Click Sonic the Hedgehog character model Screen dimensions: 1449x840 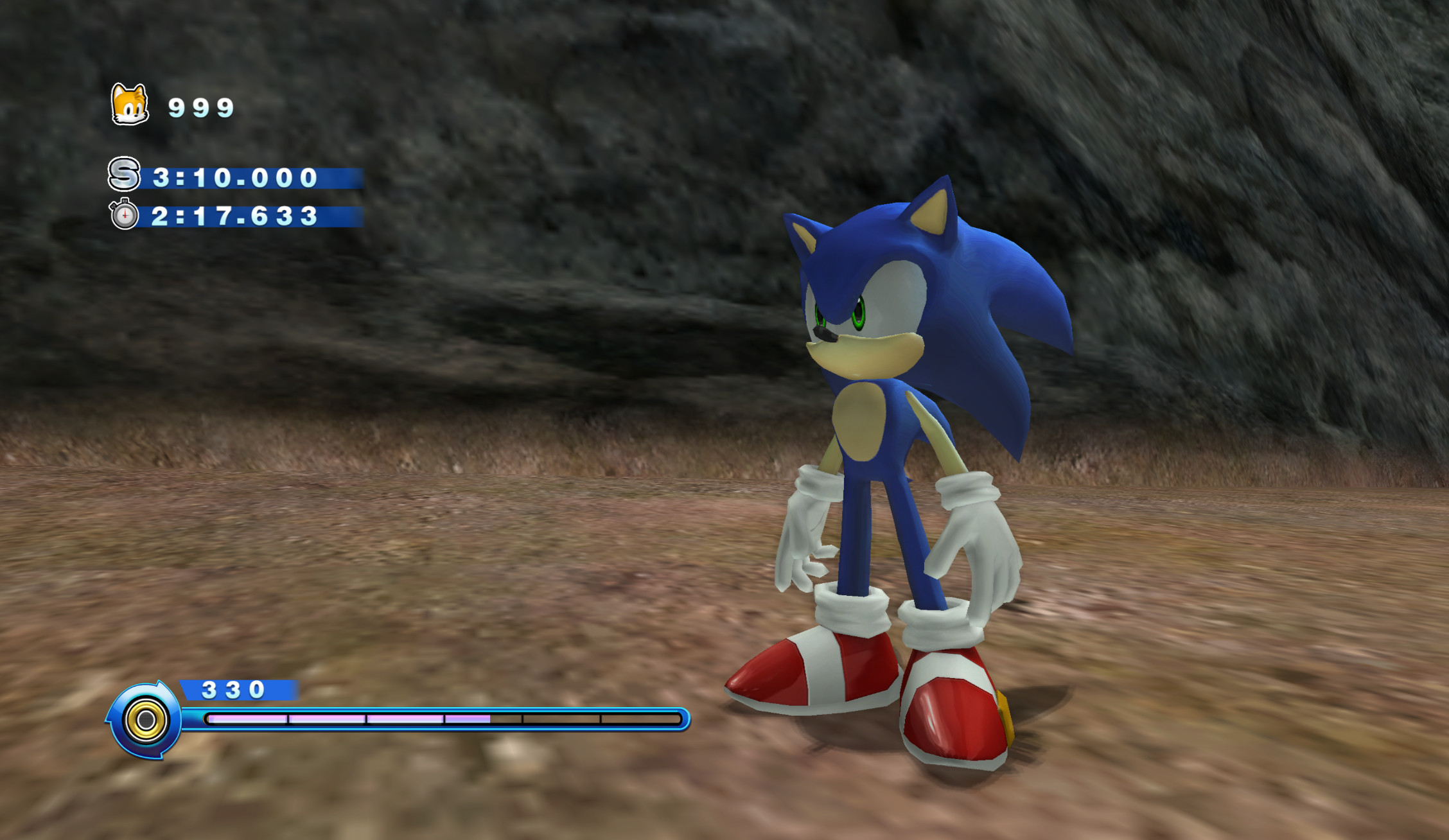pyautogui.click(x=880, y=450)
